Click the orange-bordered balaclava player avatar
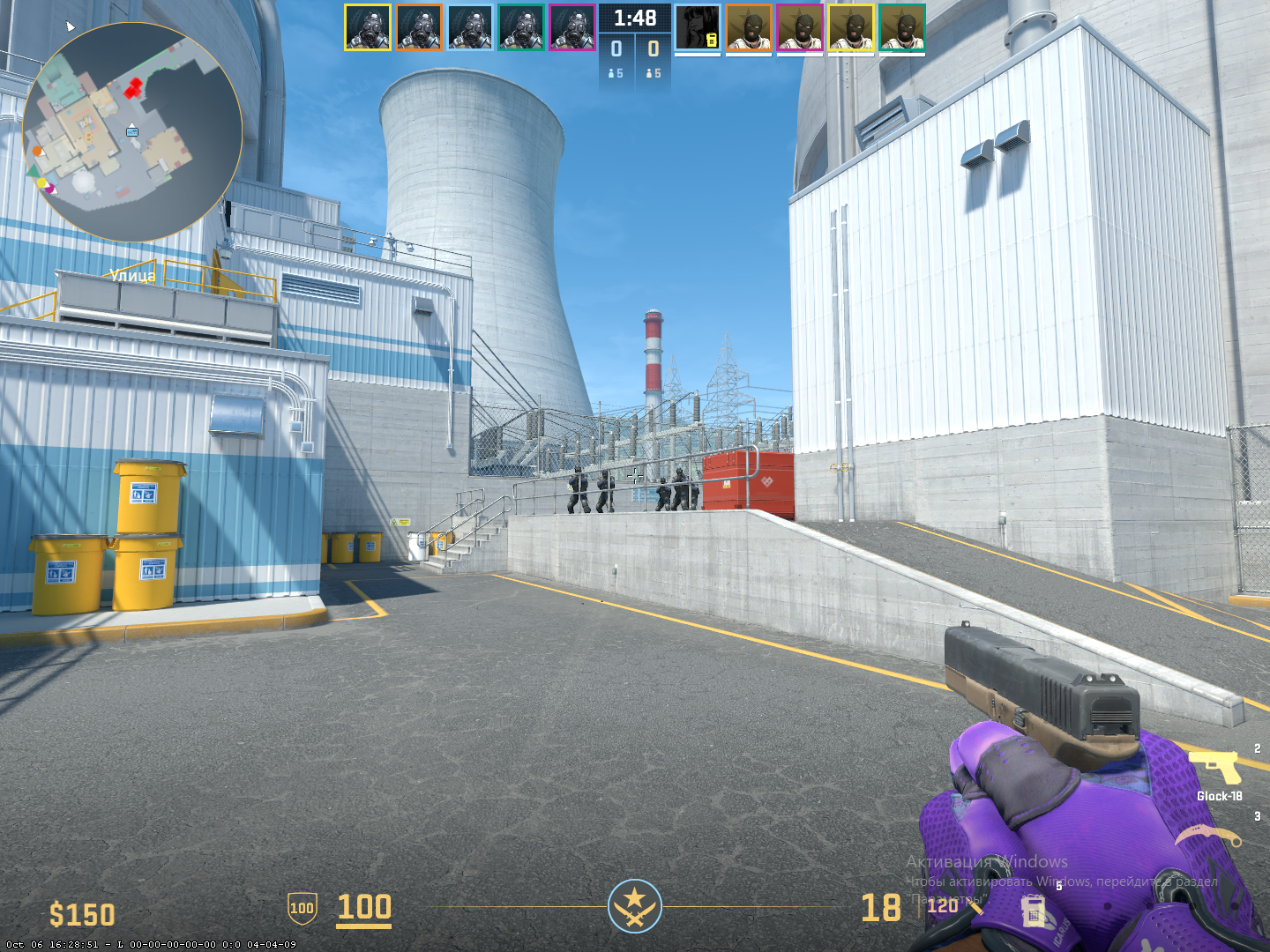1270x952 pixels. [749, 27]
